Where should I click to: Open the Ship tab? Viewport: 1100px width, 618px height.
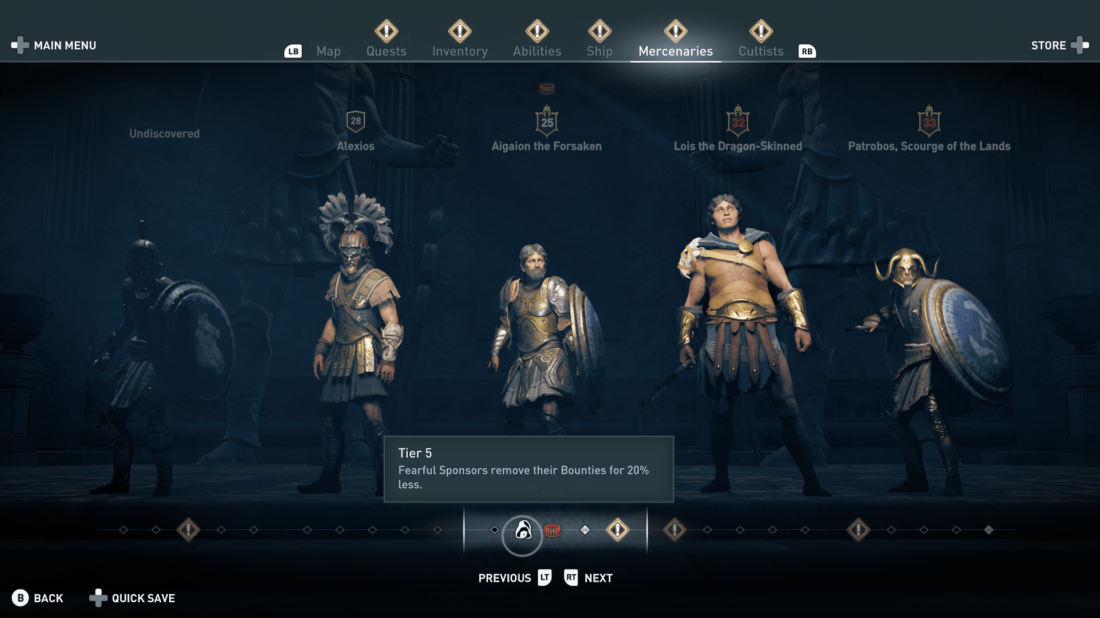600,51
